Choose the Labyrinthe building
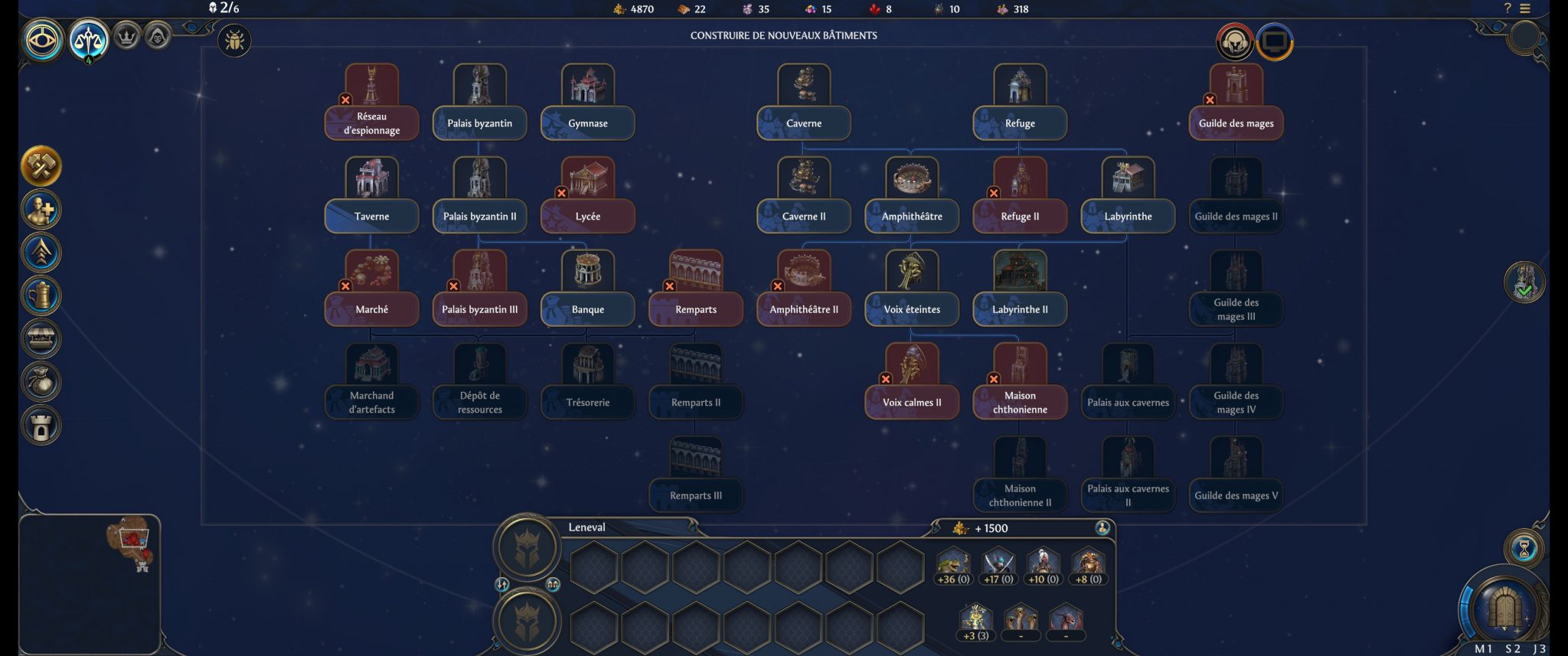This screenshot has height=656, width=1568. tap(1128, 216)
